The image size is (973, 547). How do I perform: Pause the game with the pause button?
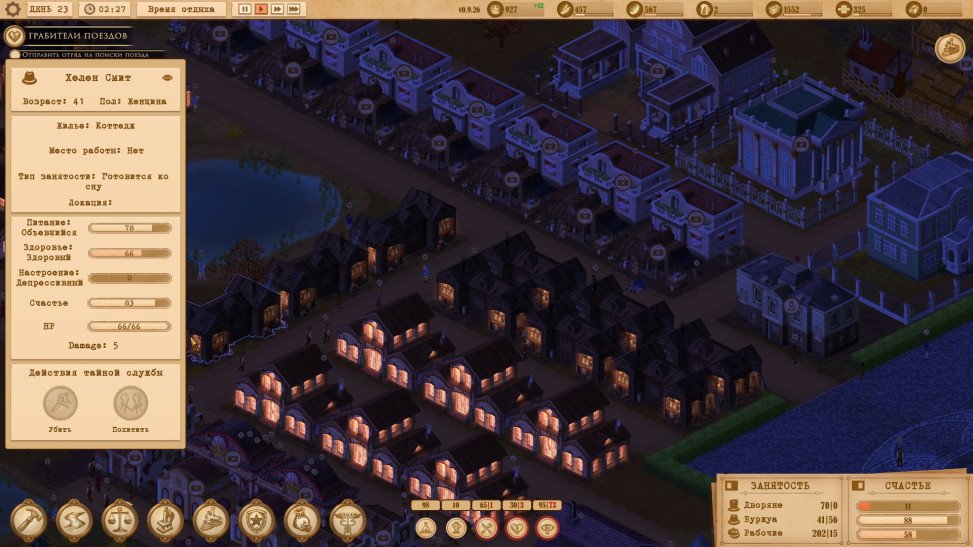point(244,9)
